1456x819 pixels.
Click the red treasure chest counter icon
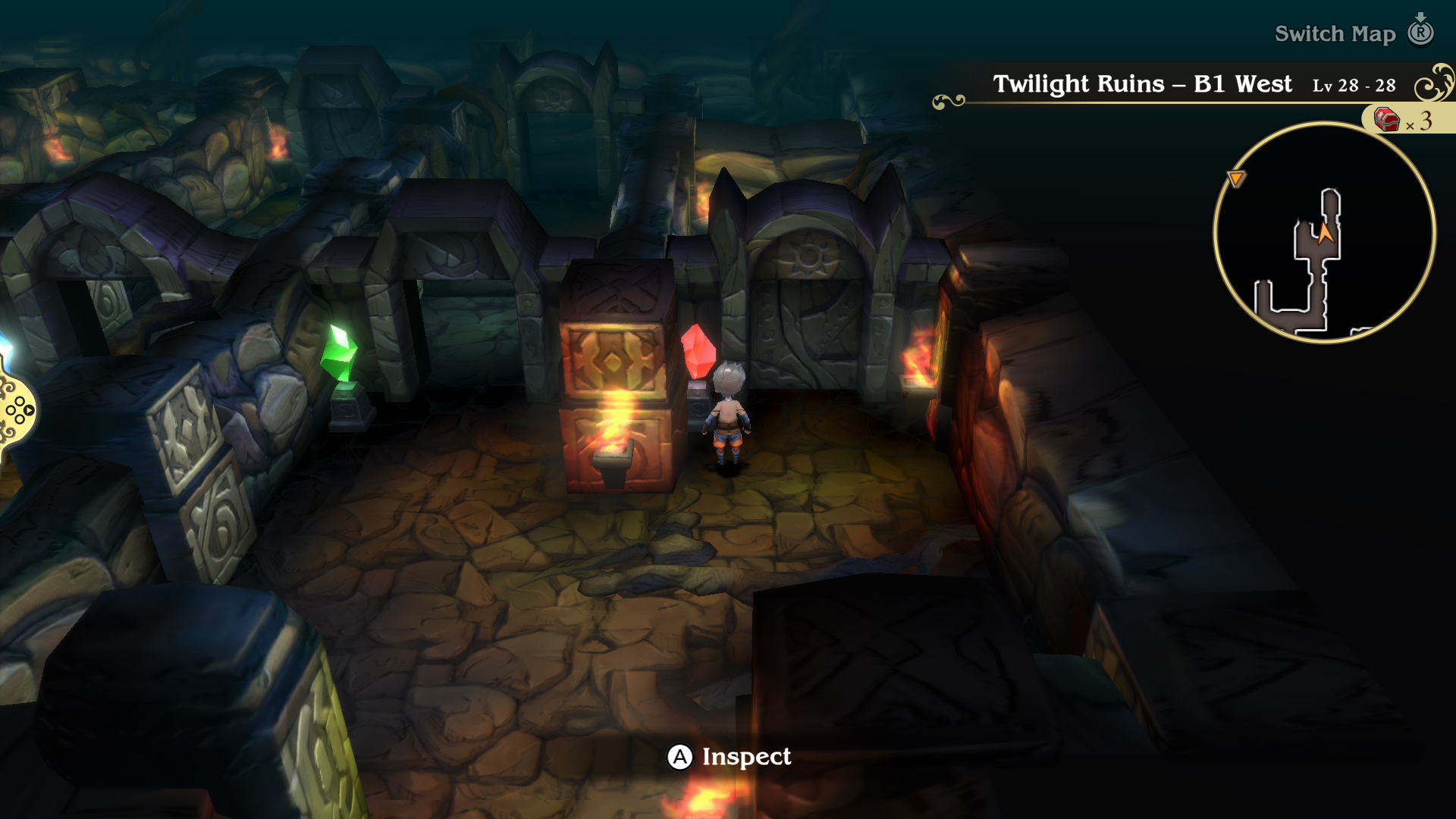pos(1386,120)
